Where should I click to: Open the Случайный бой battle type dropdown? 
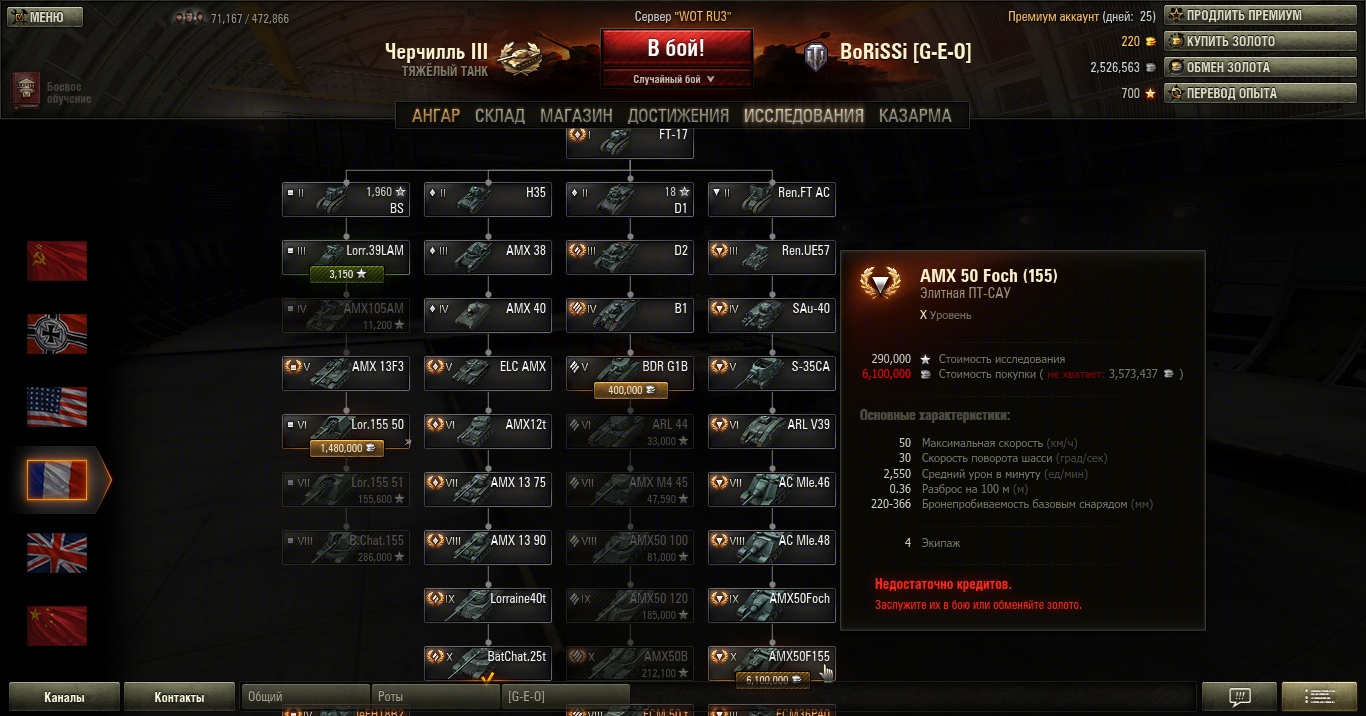coord(676,79)
